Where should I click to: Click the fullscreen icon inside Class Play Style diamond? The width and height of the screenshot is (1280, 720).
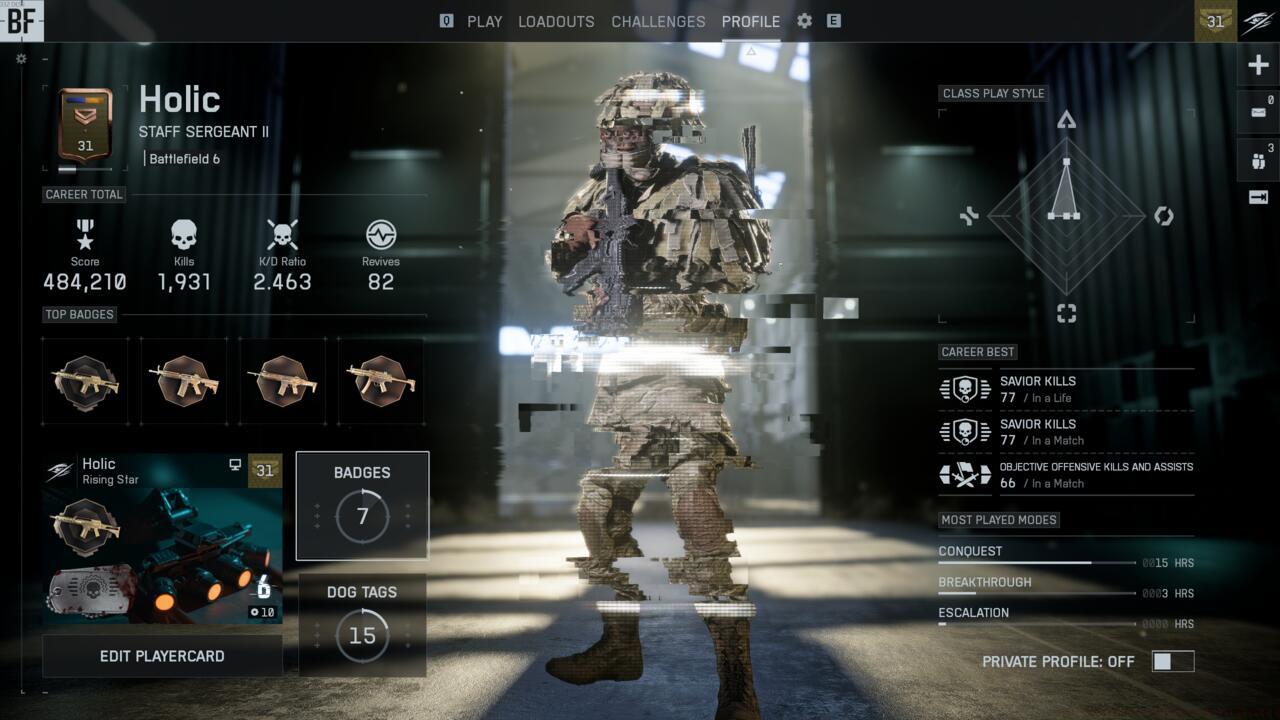pyautogui.click(x=1066, y=313)
